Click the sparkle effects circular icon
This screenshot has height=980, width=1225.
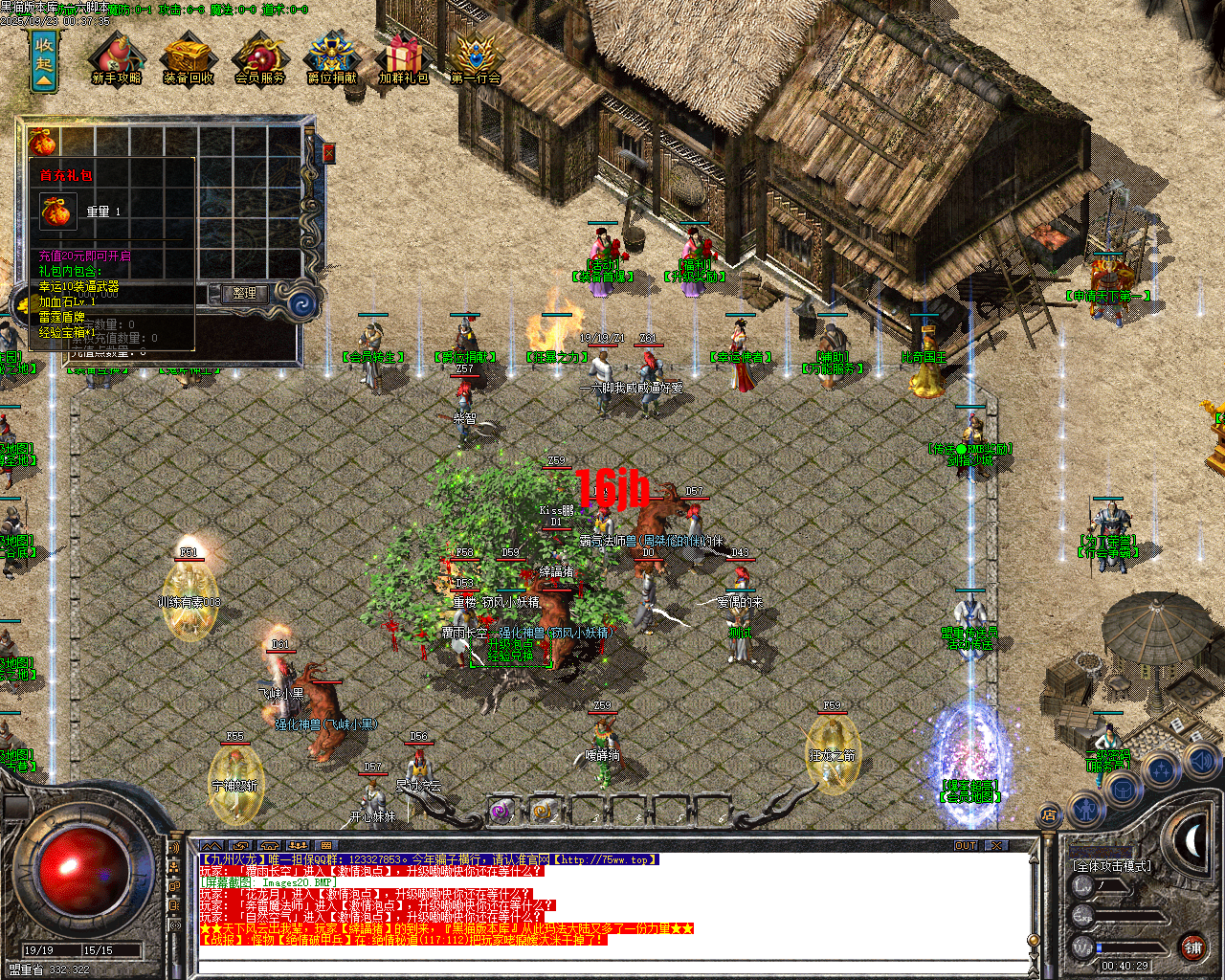point(1159,767)
